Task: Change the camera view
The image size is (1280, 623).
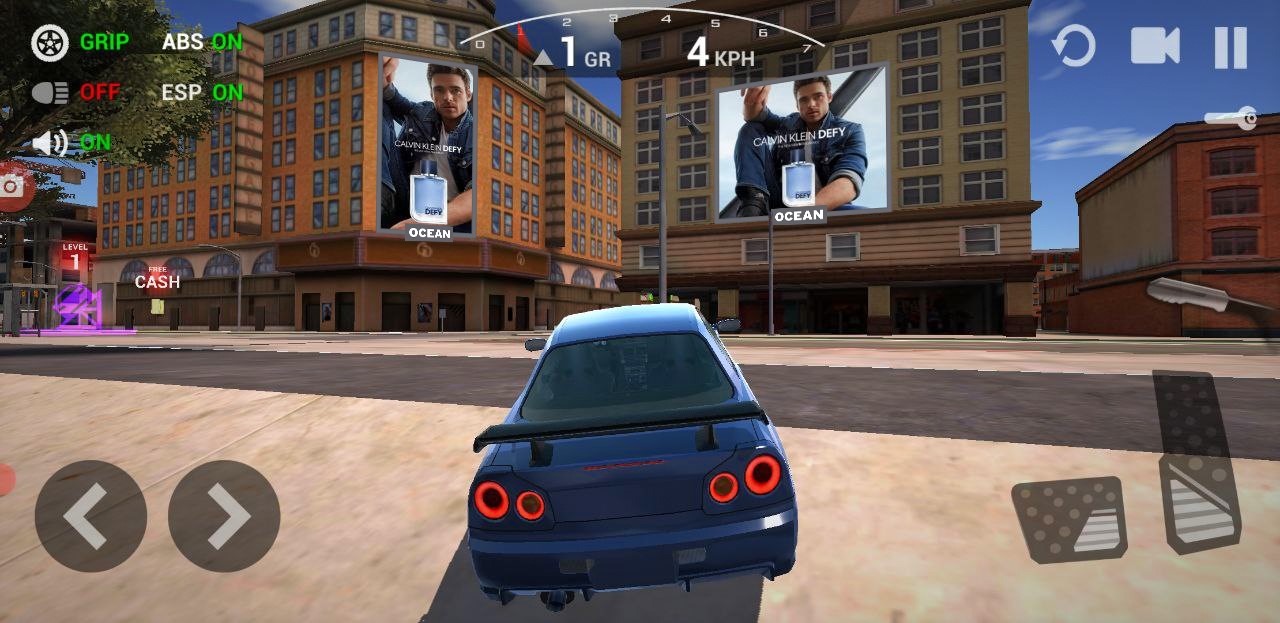Action: coord(1155,46)
